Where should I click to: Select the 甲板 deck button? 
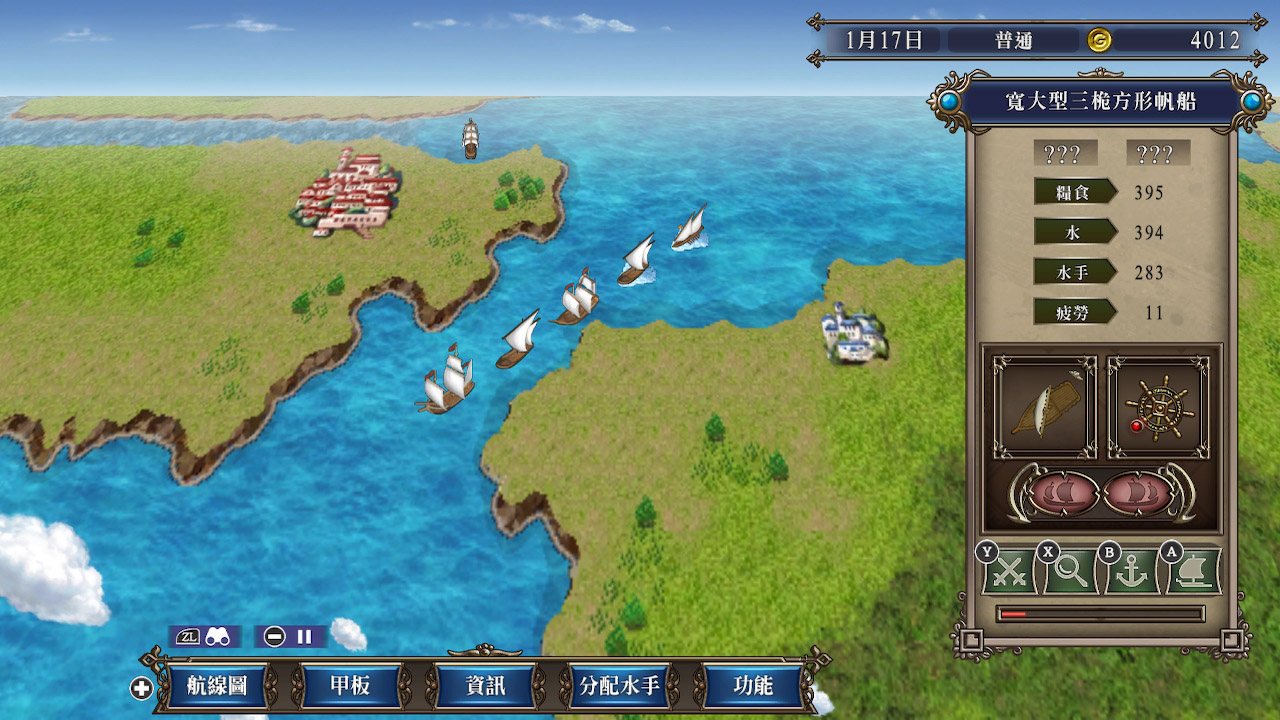[x=351, y=686]
